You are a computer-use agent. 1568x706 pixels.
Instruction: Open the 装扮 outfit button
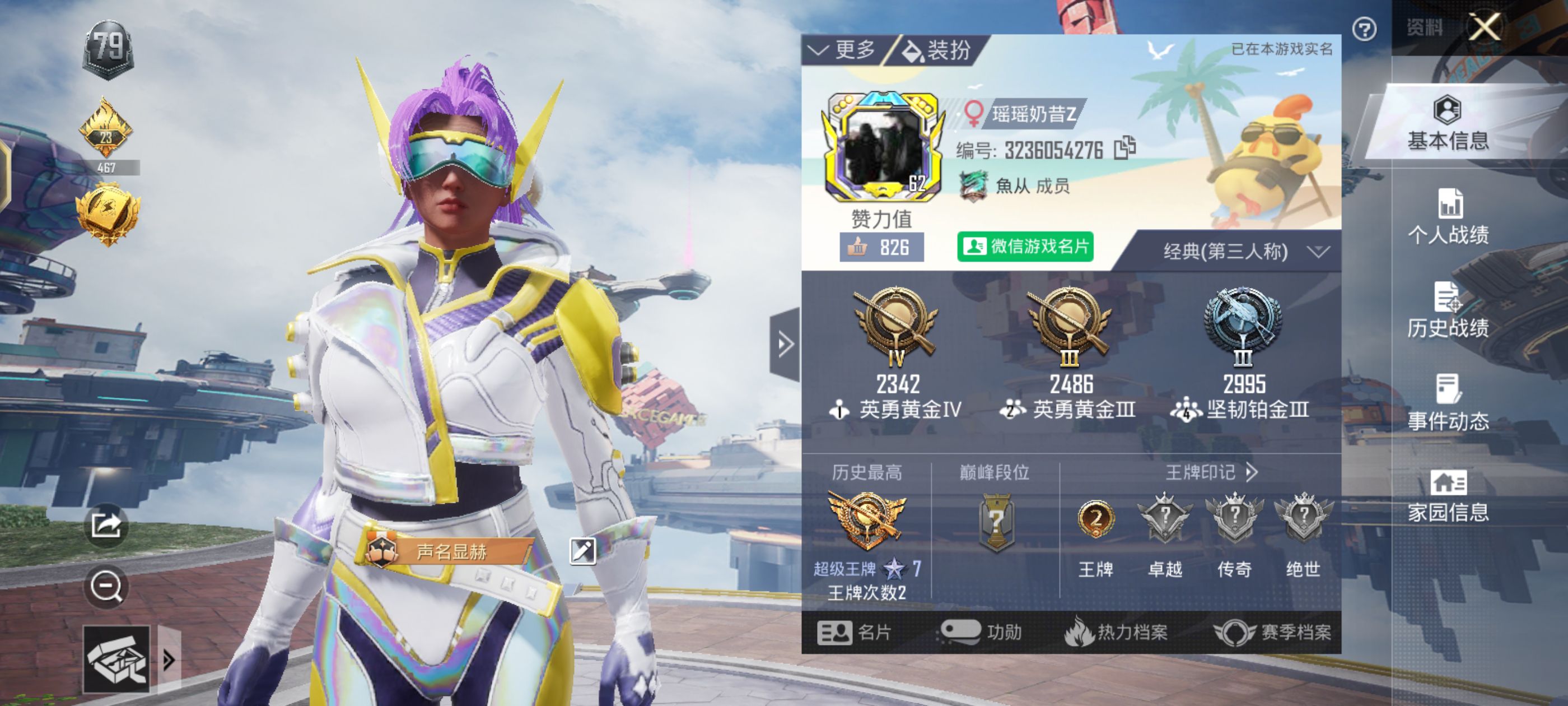[937, 50]
